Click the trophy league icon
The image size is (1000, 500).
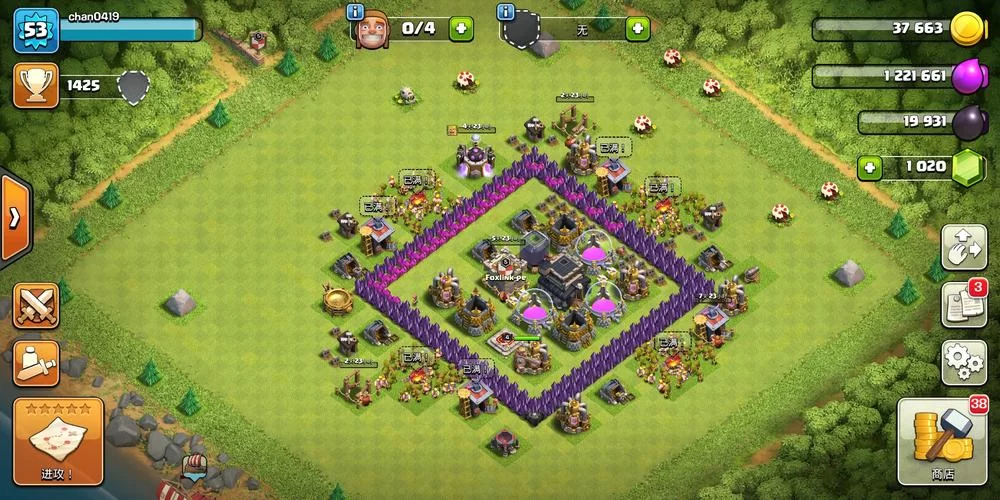(x=34, y=86)
